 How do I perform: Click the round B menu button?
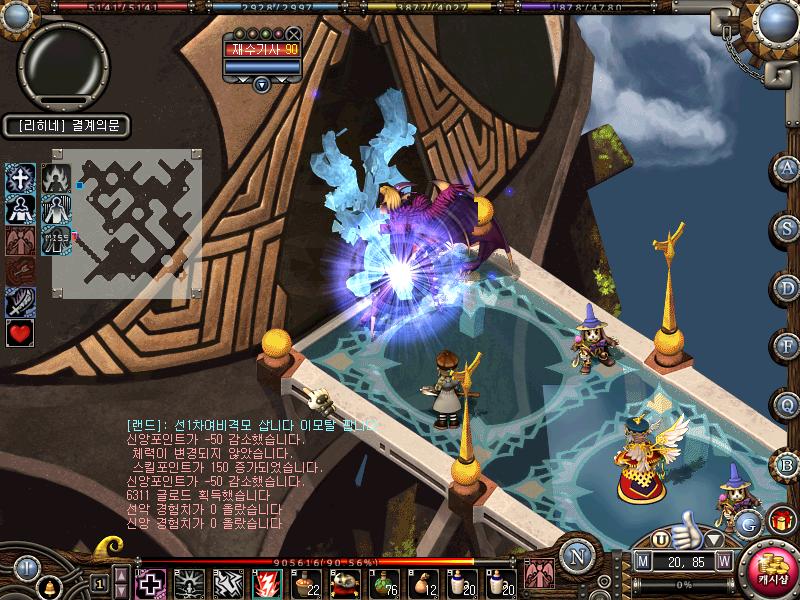click(788, 464)
